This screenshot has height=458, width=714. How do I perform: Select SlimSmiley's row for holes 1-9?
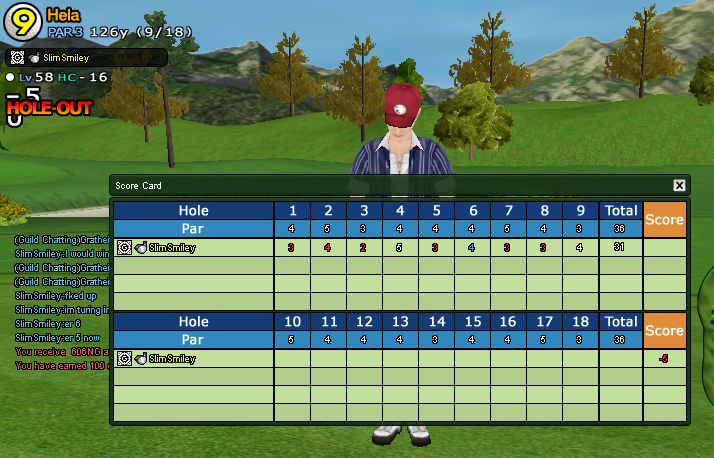click(193, 247)
